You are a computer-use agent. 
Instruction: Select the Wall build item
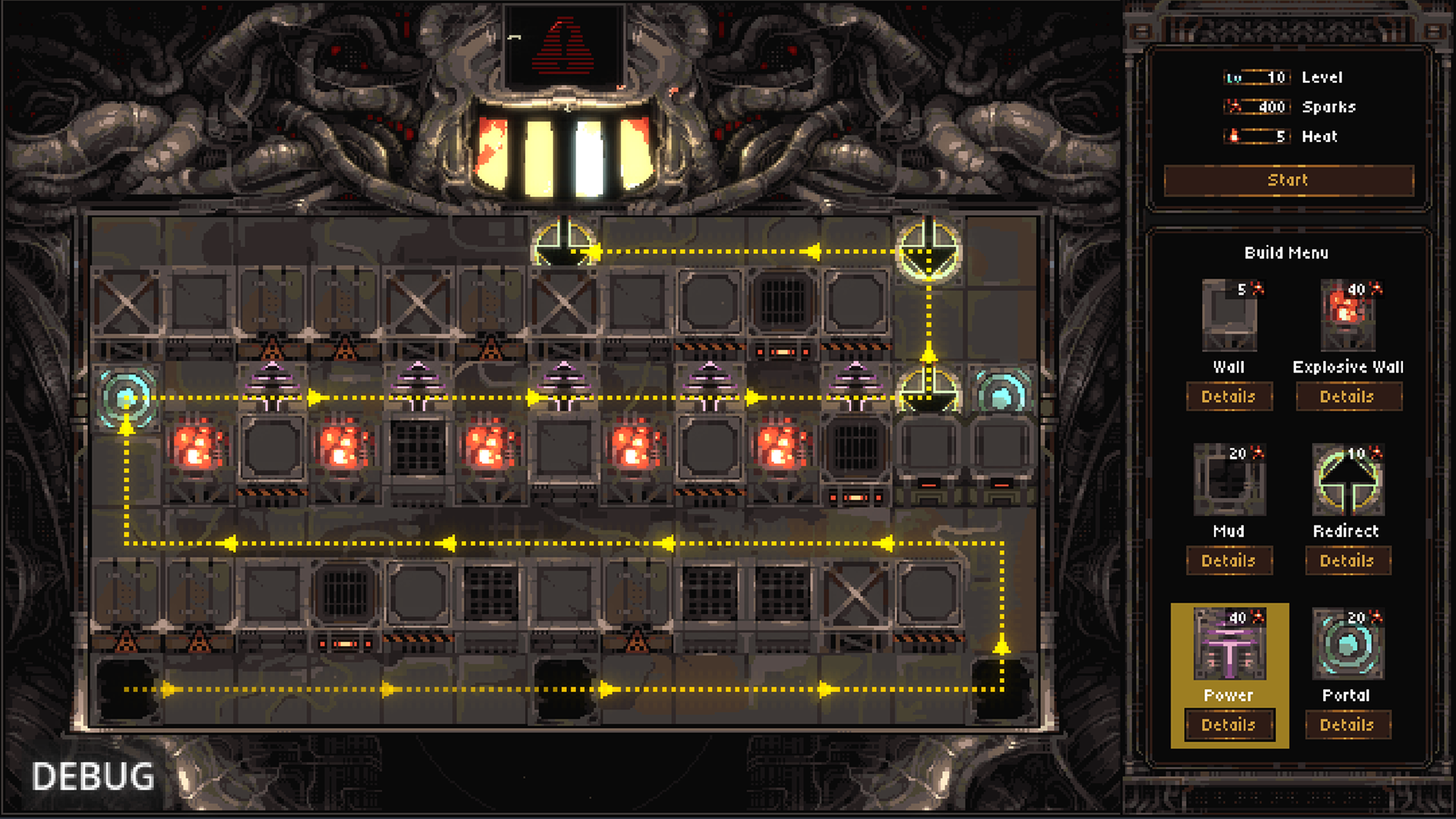(x=1229, y=315)
